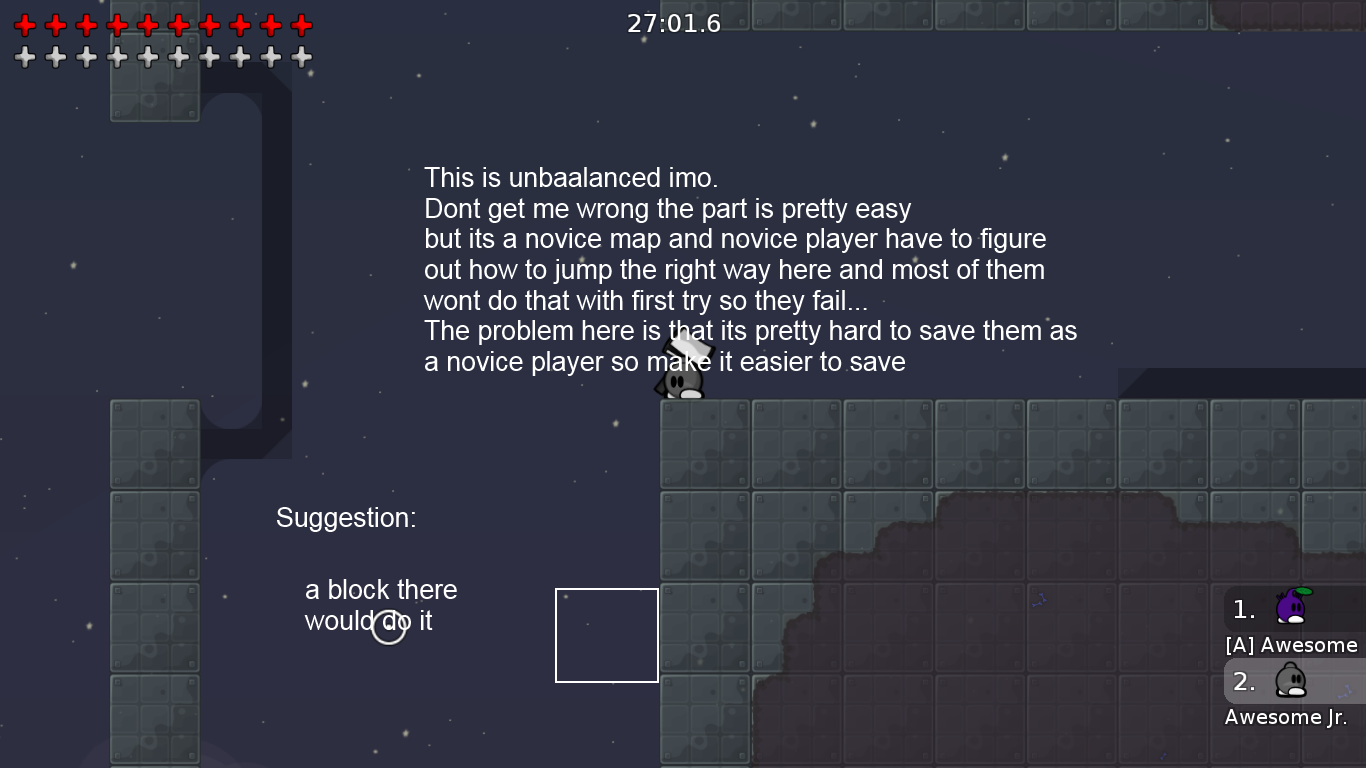
Task: Select the unbalanced feedback text block
Action: [749, 270]
